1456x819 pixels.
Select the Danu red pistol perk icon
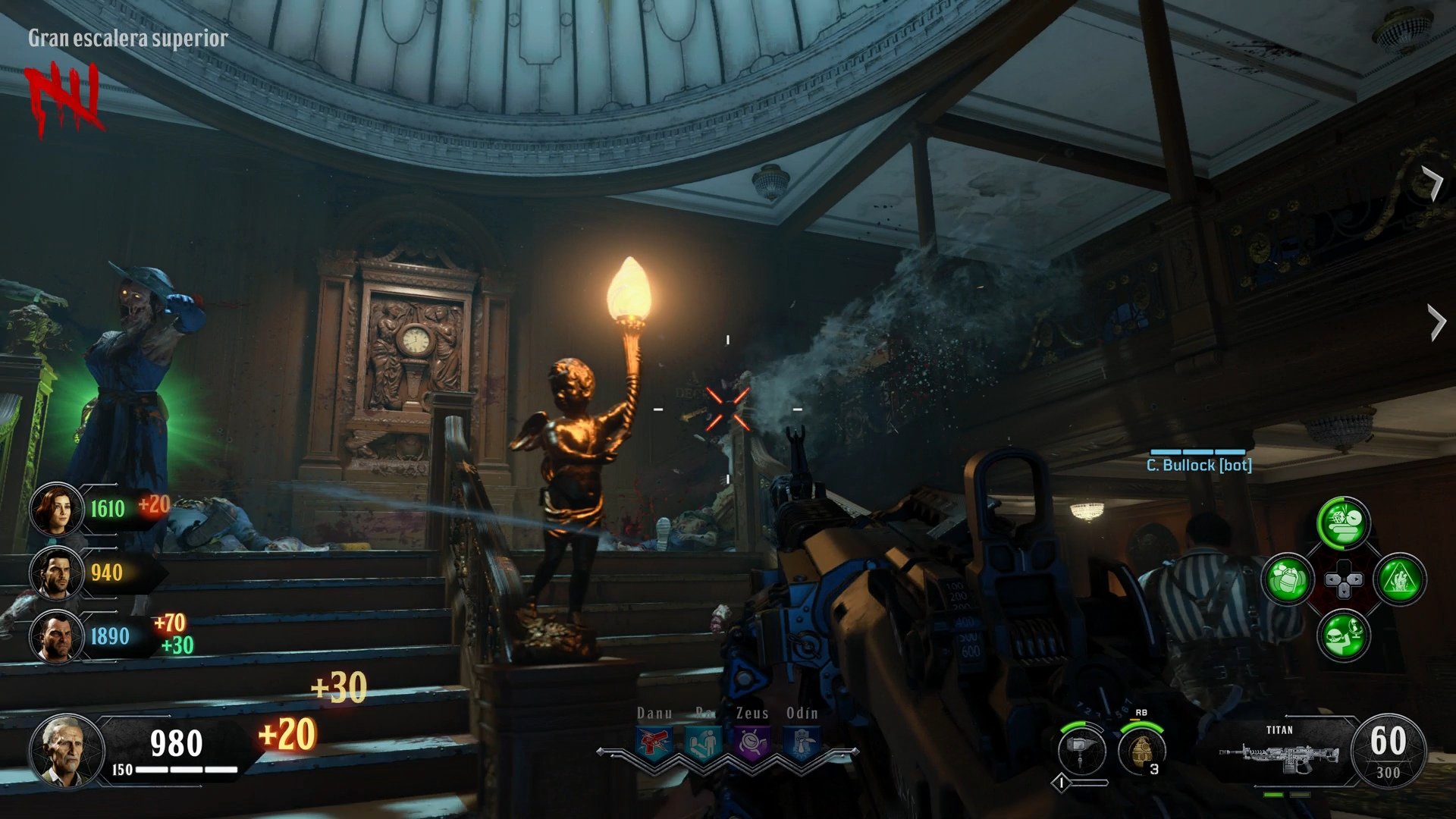[x=653, y=742]
